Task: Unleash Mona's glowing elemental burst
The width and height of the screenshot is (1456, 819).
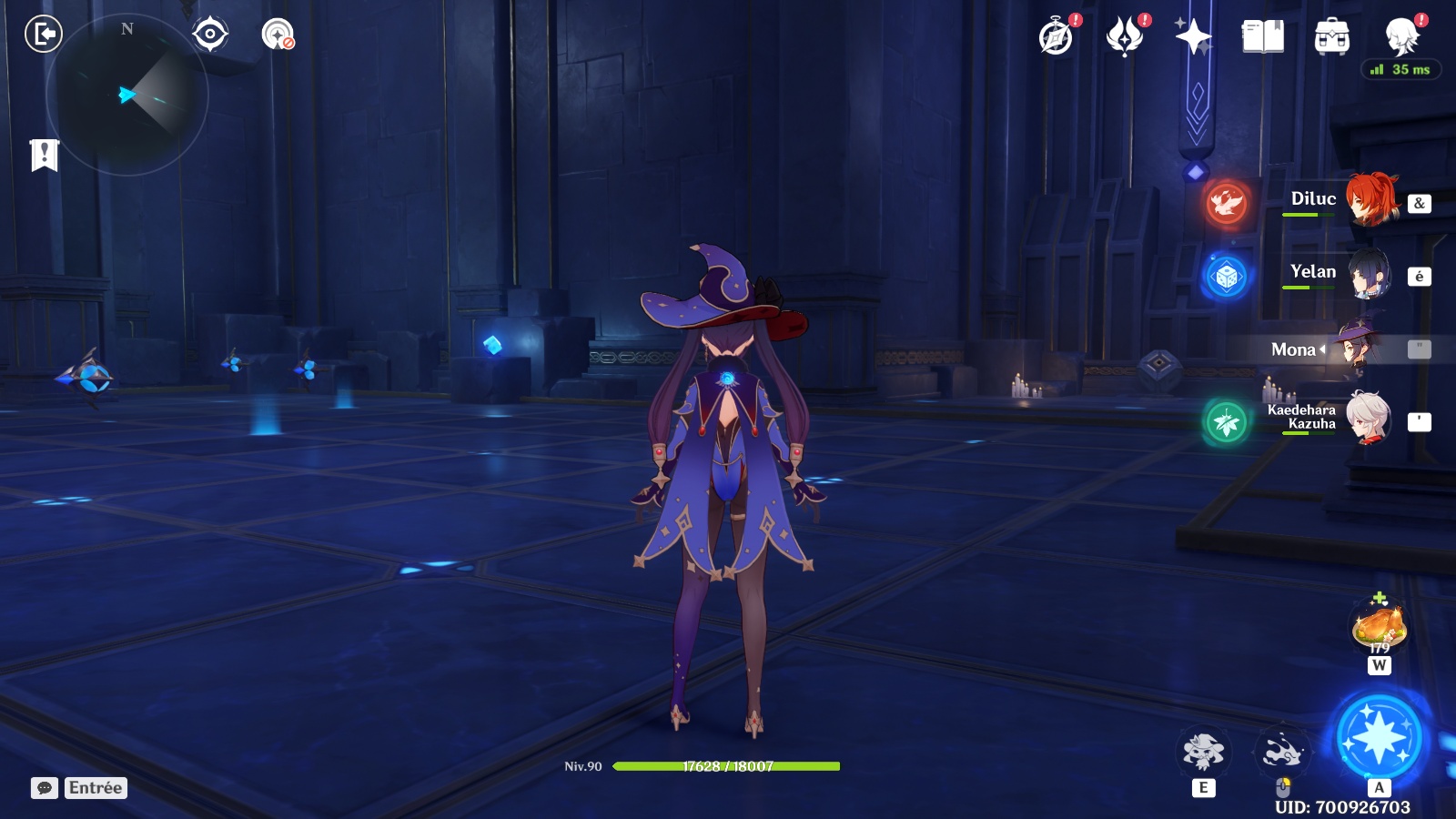Action: [x=1379, y=738]
